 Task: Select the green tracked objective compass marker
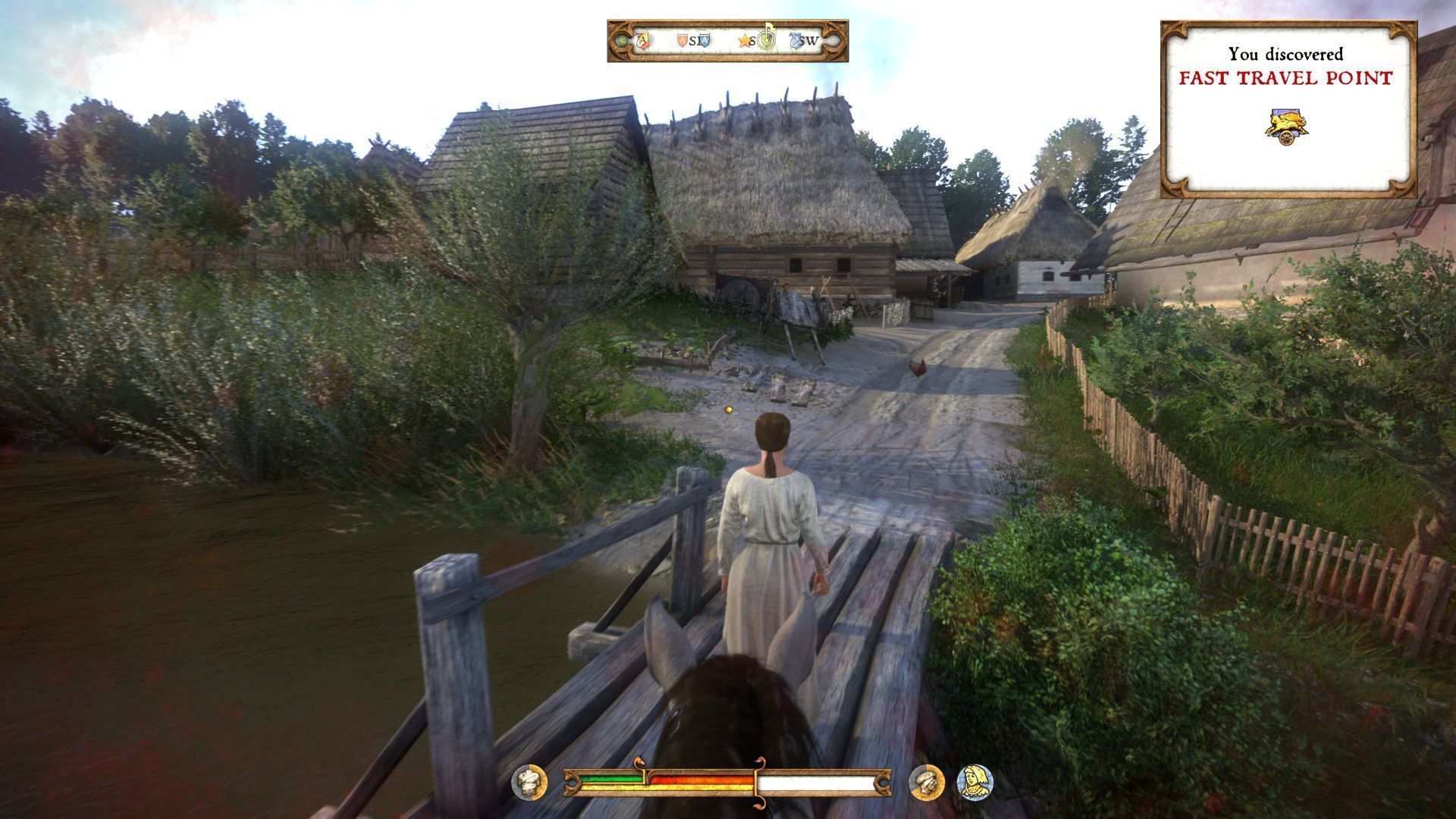pos(765,39)
